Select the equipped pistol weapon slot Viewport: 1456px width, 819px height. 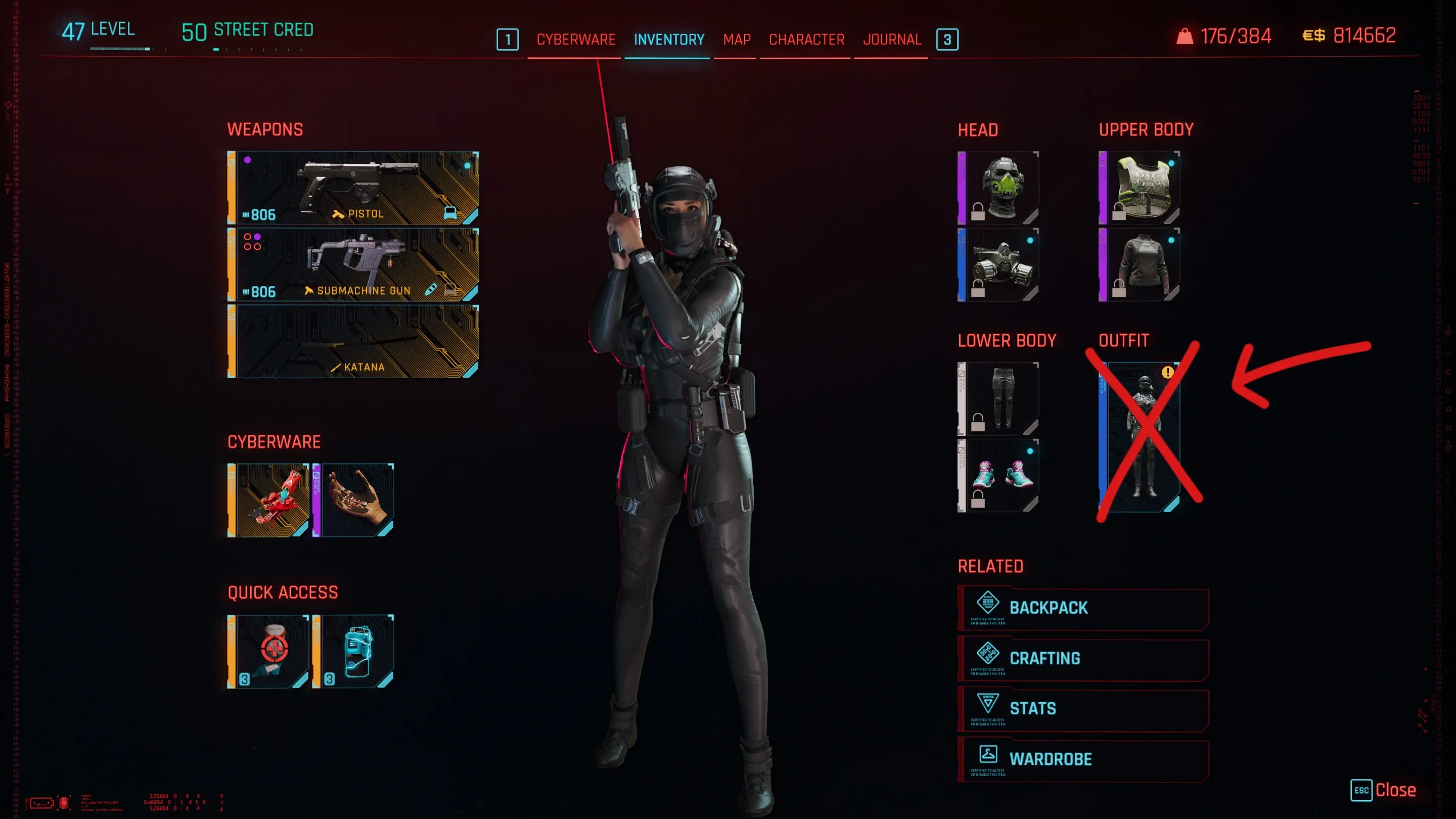point(354,188)
